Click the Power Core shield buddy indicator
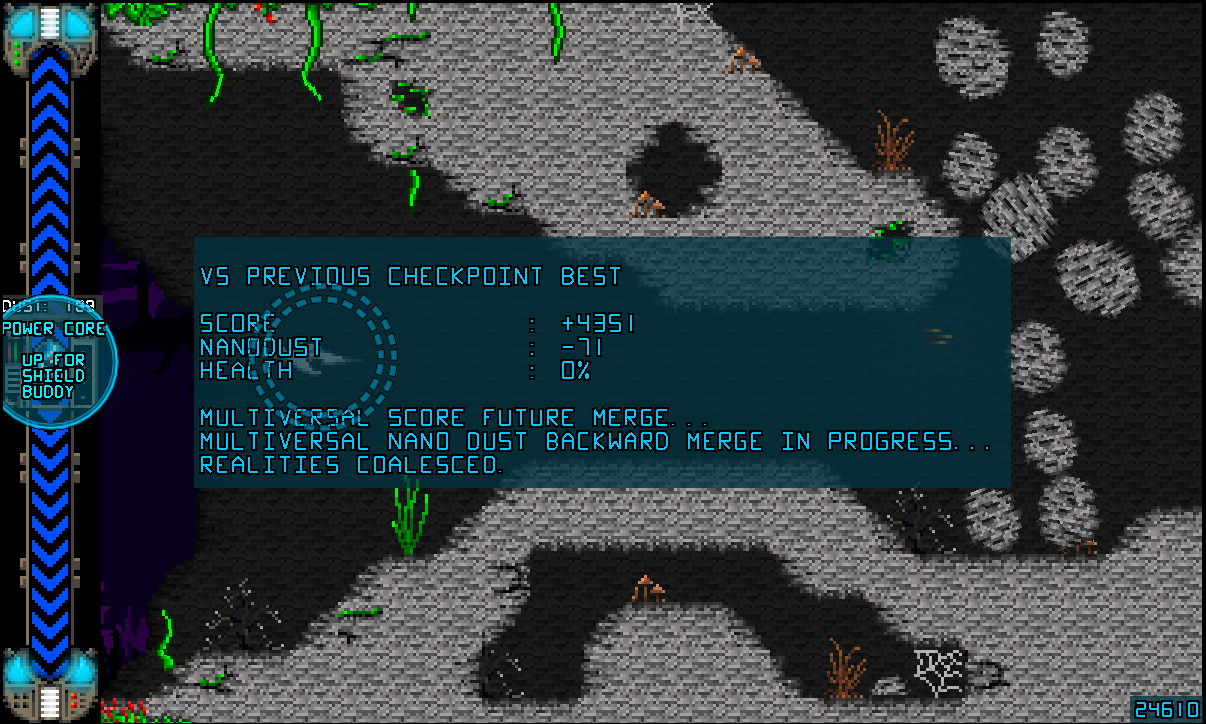Image resolution: width=1206 pixels, height=724 pixels. (55, 363)
